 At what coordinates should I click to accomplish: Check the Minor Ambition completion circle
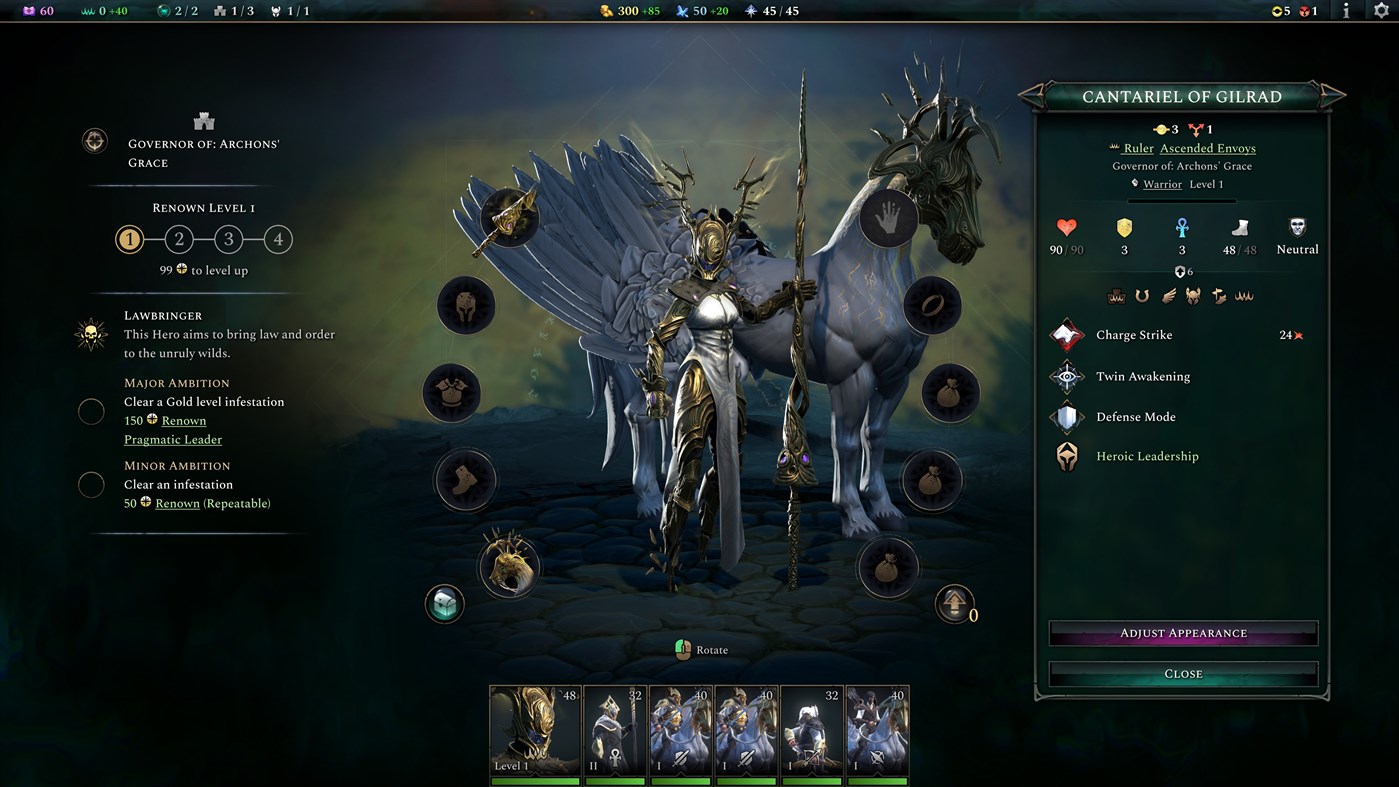(91, 484)
